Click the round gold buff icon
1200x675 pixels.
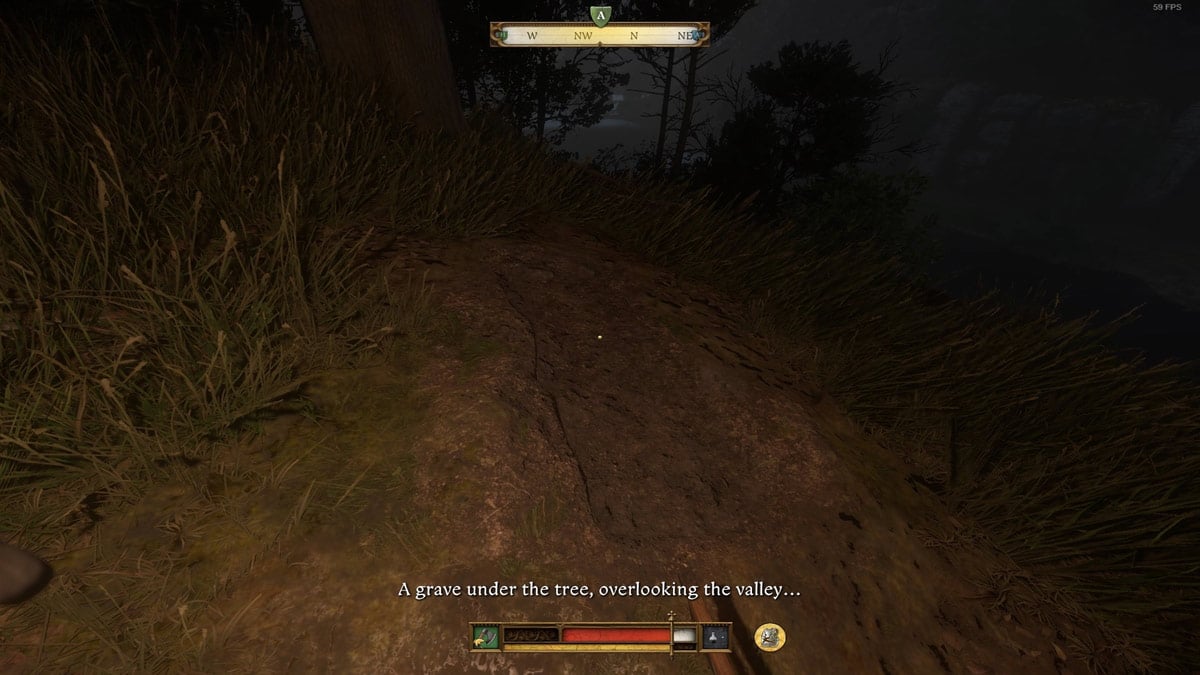point(769,636)
